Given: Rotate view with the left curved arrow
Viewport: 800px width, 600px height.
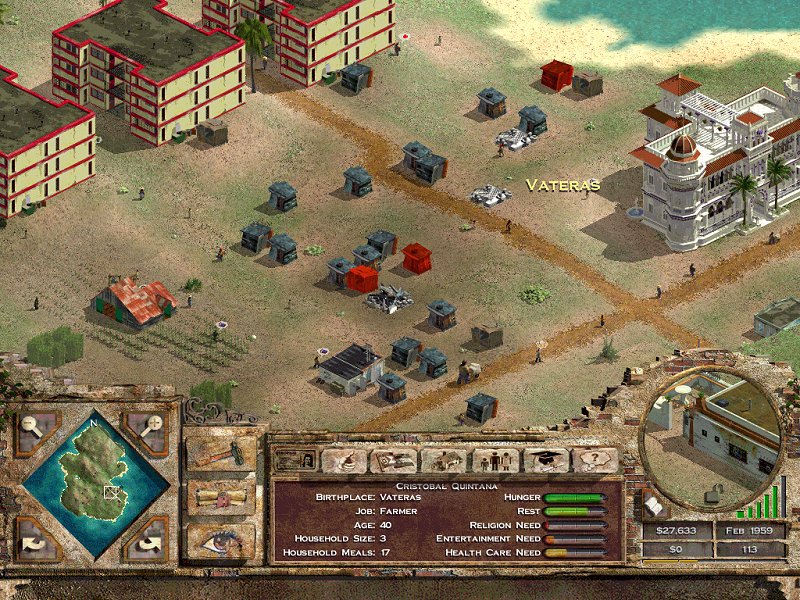Looking at the screenshot, I should pyautogui.click(x=37, y=540).
